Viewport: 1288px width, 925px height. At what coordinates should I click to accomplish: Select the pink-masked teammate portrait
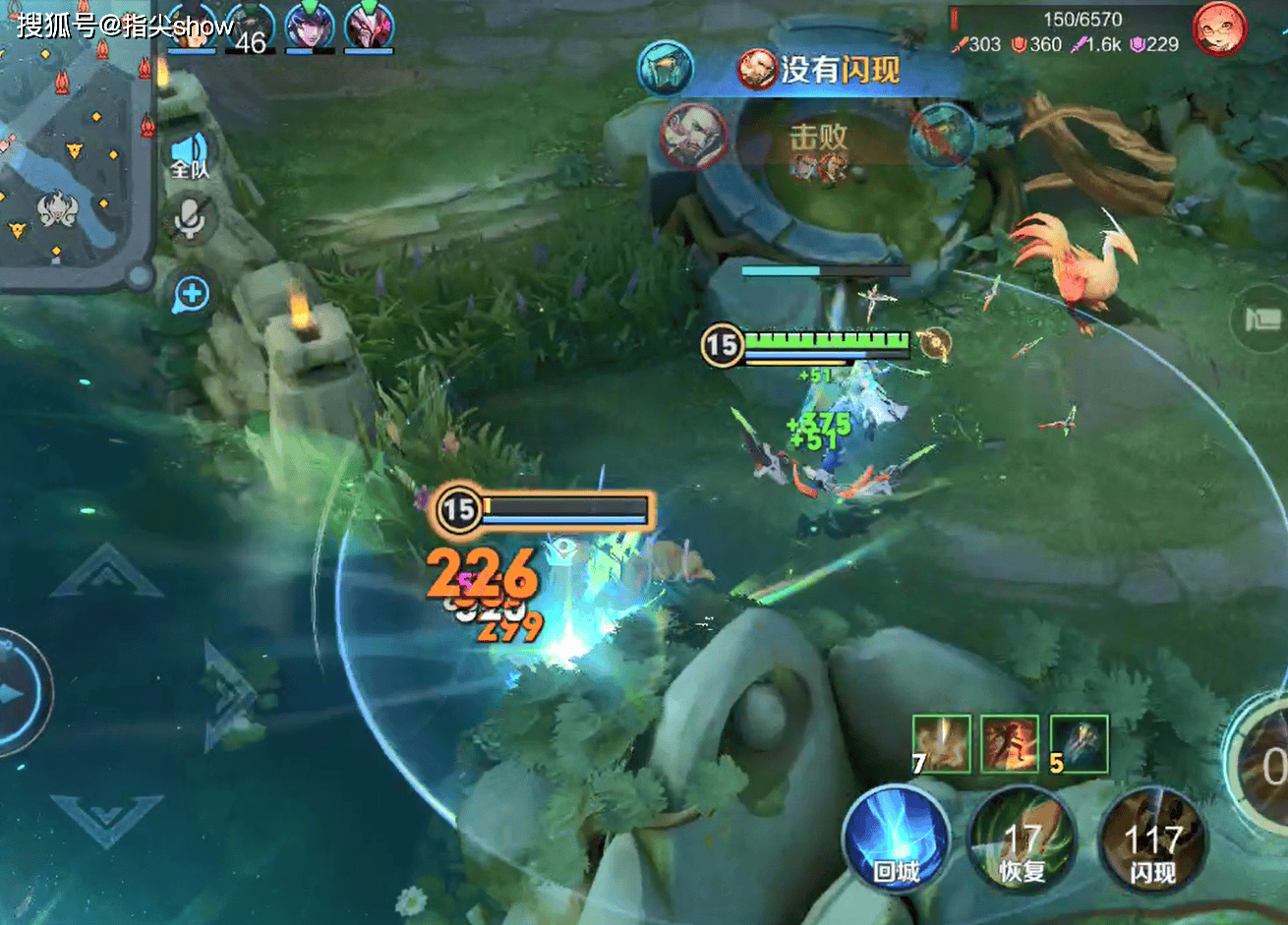pyautogui.click(x=370, y=27)
